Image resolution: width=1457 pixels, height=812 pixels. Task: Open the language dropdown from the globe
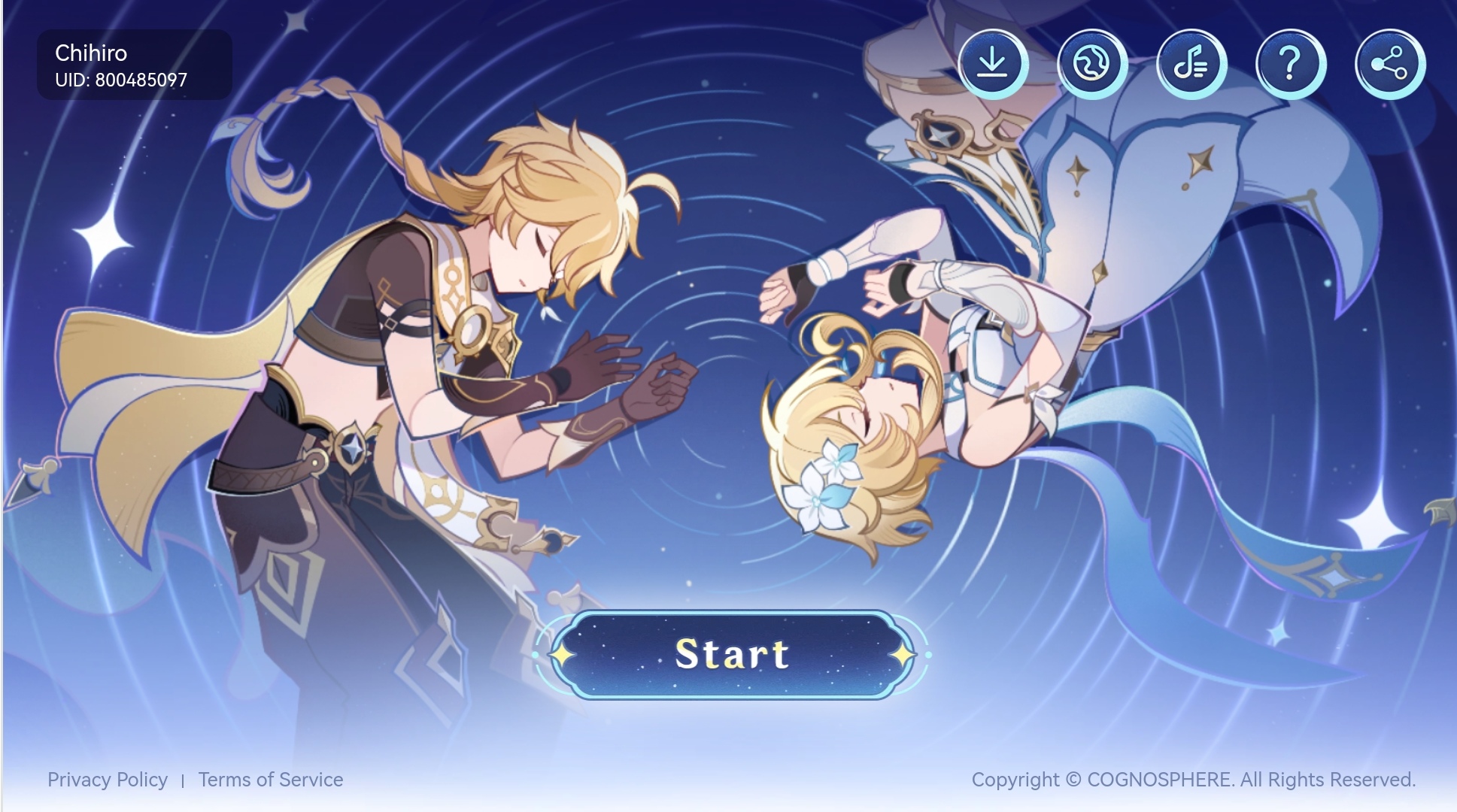[x=1092, y=63]
